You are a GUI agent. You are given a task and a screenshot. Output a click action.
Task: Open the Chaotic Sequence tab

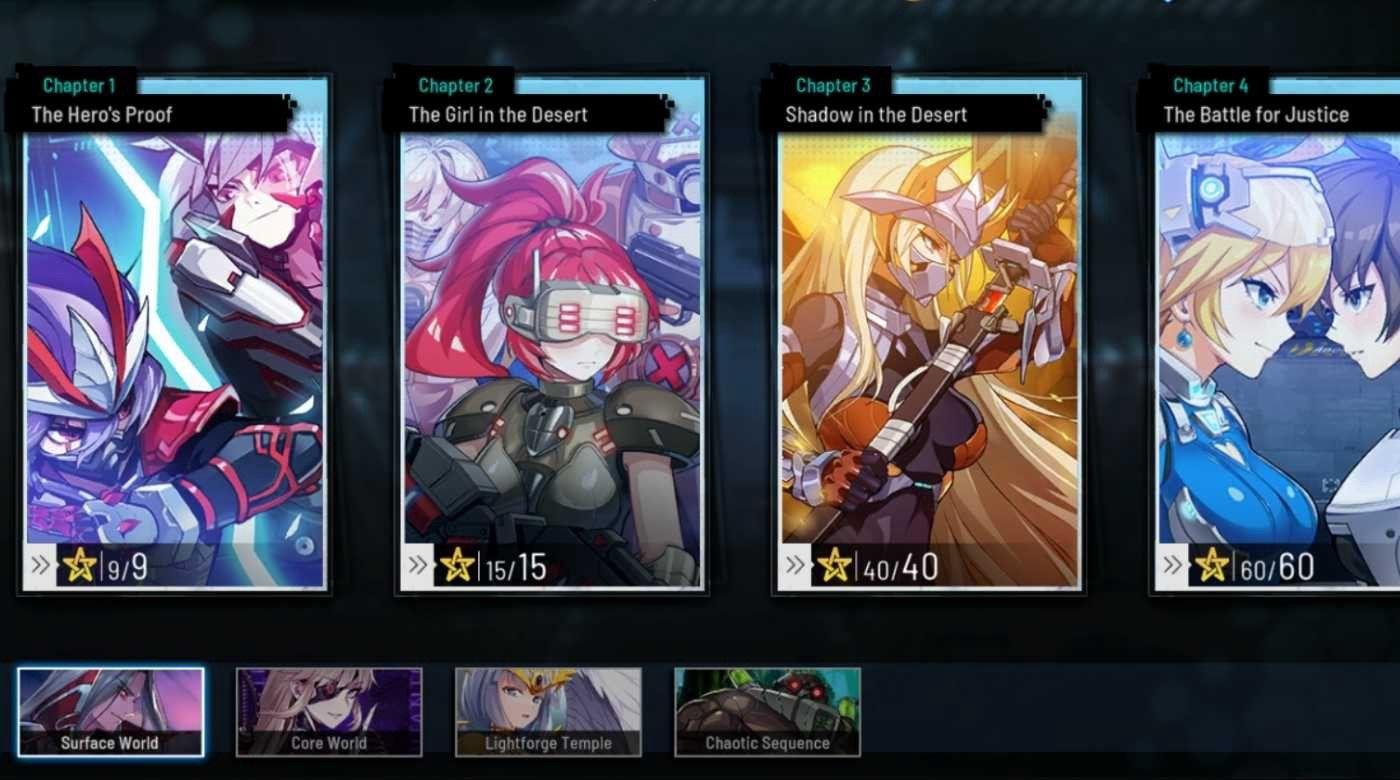(x=766, y=743)
